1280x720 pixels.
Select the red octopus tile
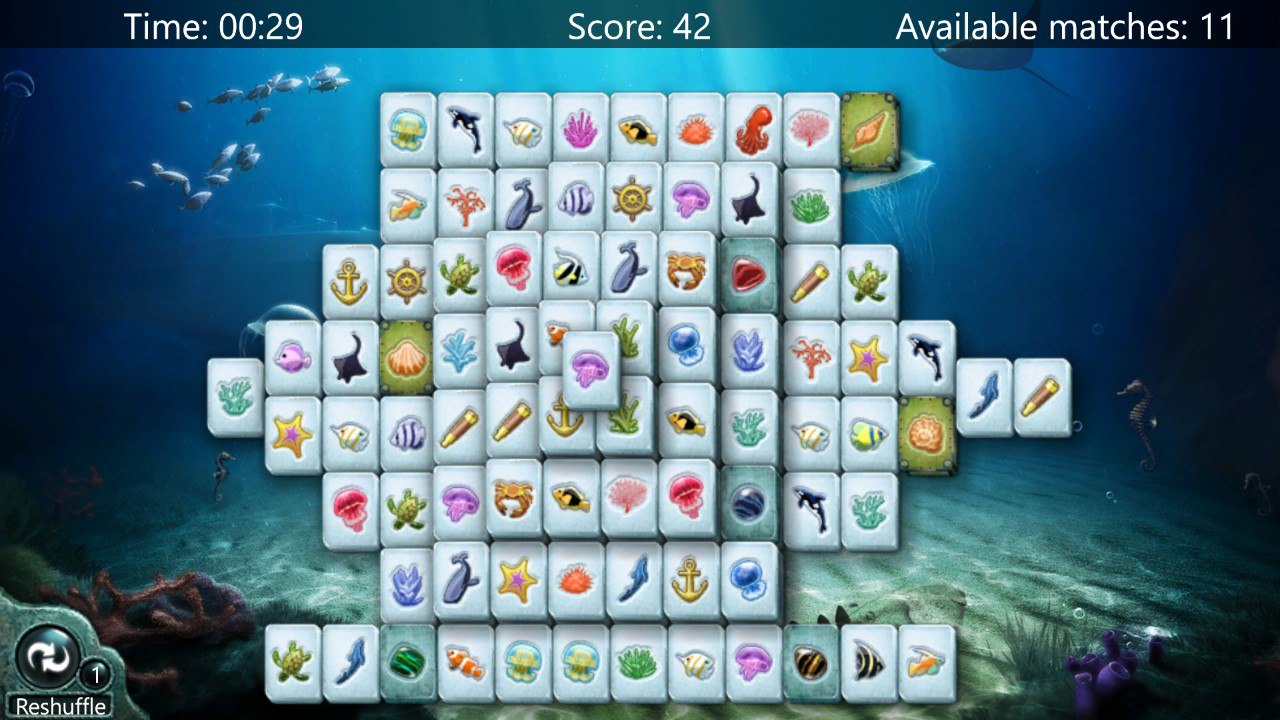coord(754,130)
